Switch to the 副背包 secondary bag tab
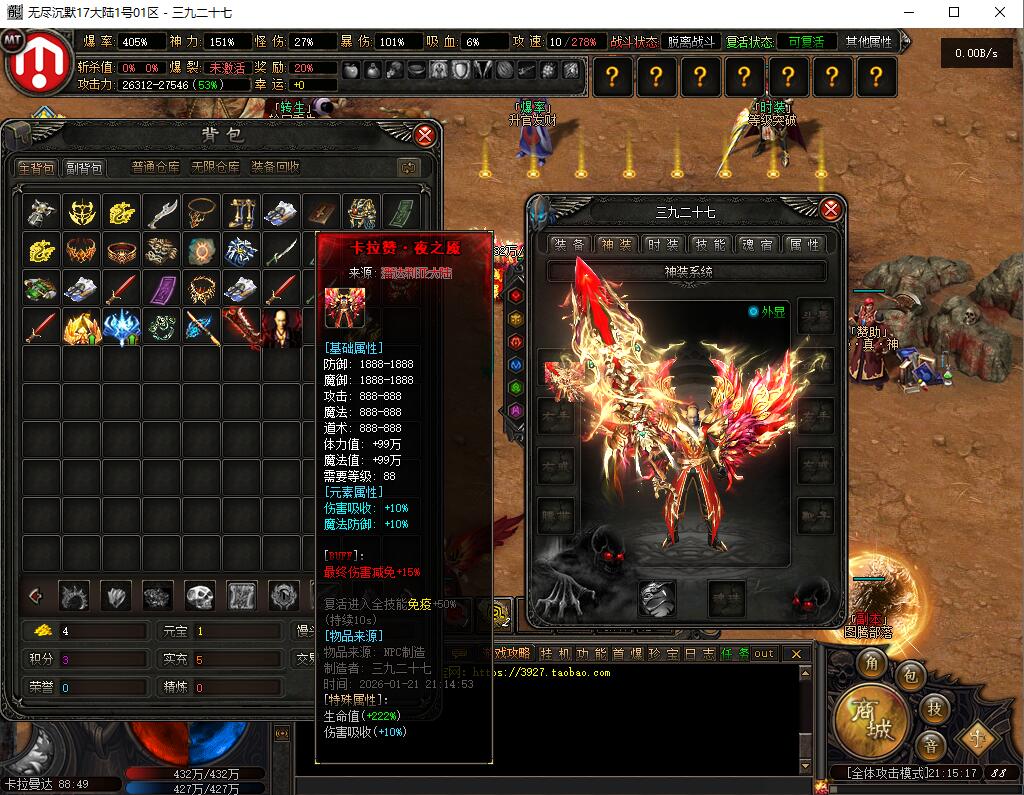 [84, 168]
